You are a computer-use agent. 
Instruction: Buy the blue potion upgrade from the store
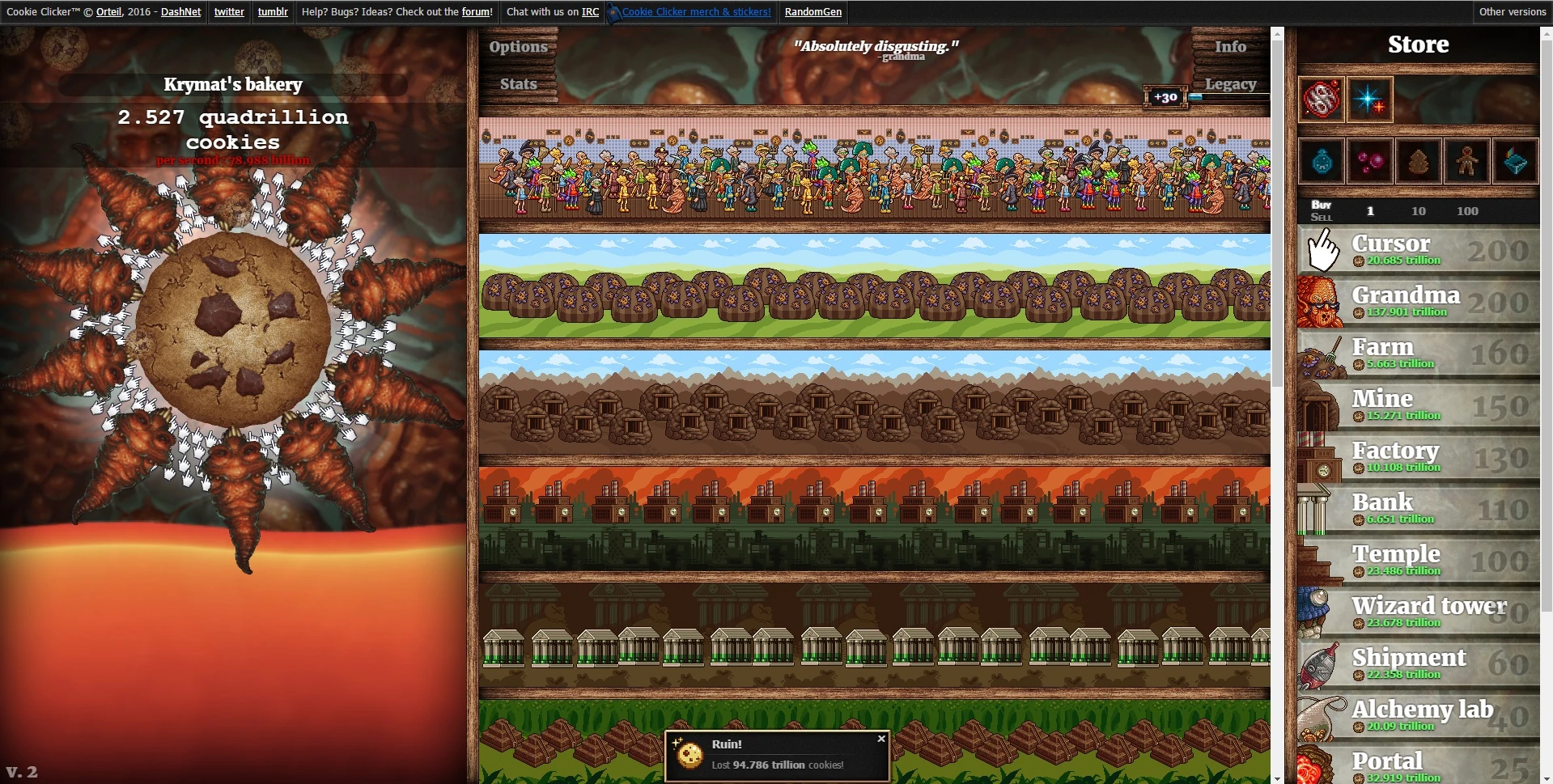tap(1321, 161)
